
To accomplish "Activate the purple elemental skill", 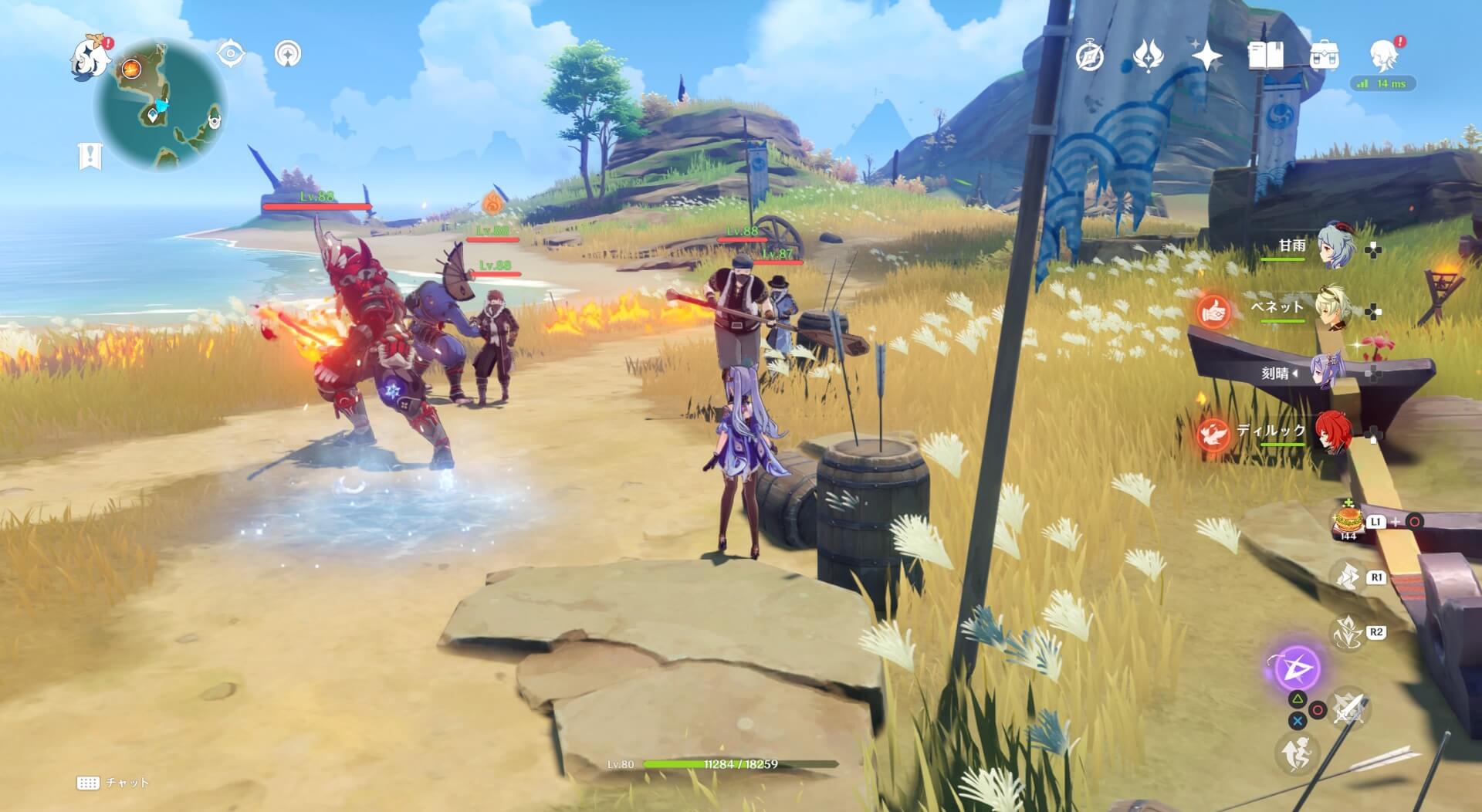I will pos(1296,667).
